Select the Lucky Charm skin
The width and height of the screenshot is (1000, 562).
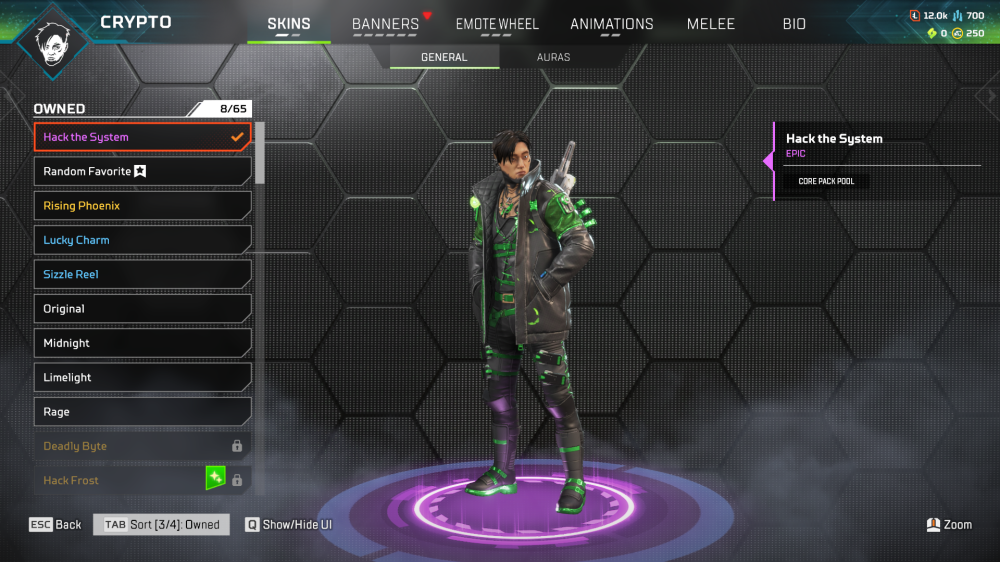142,240
